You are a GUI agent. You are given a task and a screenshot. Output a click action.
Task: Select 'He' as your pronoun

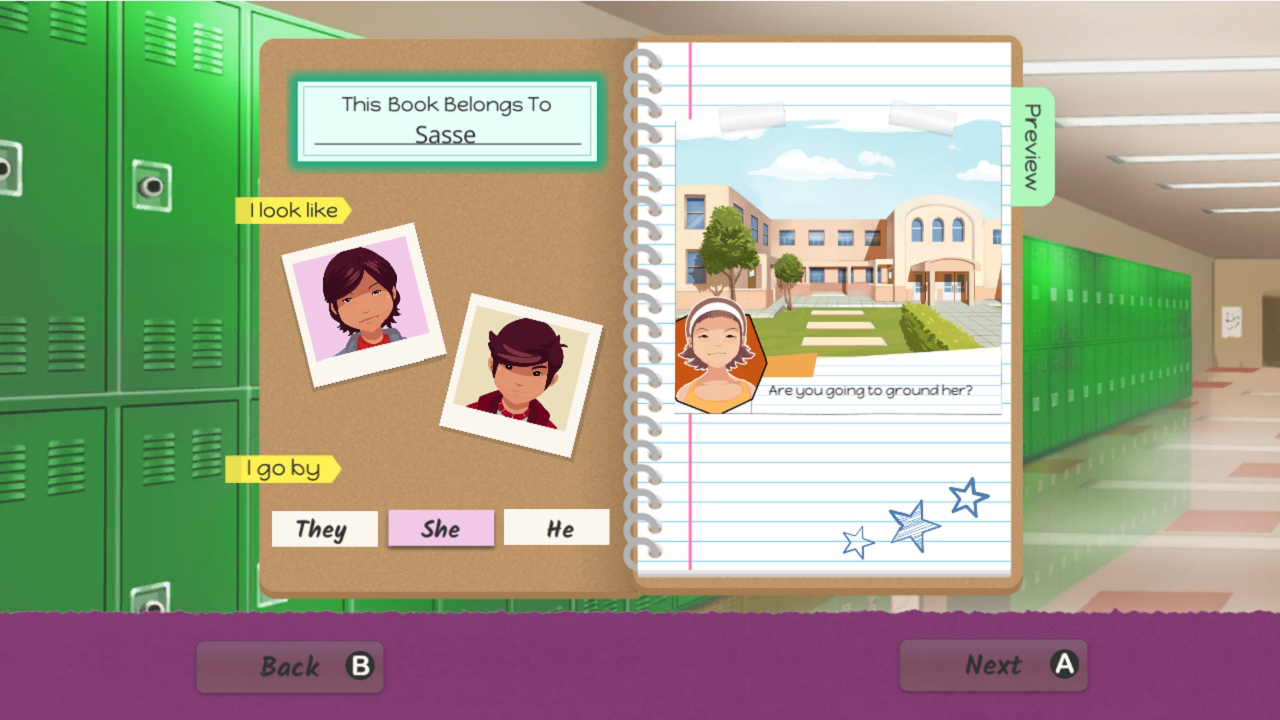click(557, 529)
